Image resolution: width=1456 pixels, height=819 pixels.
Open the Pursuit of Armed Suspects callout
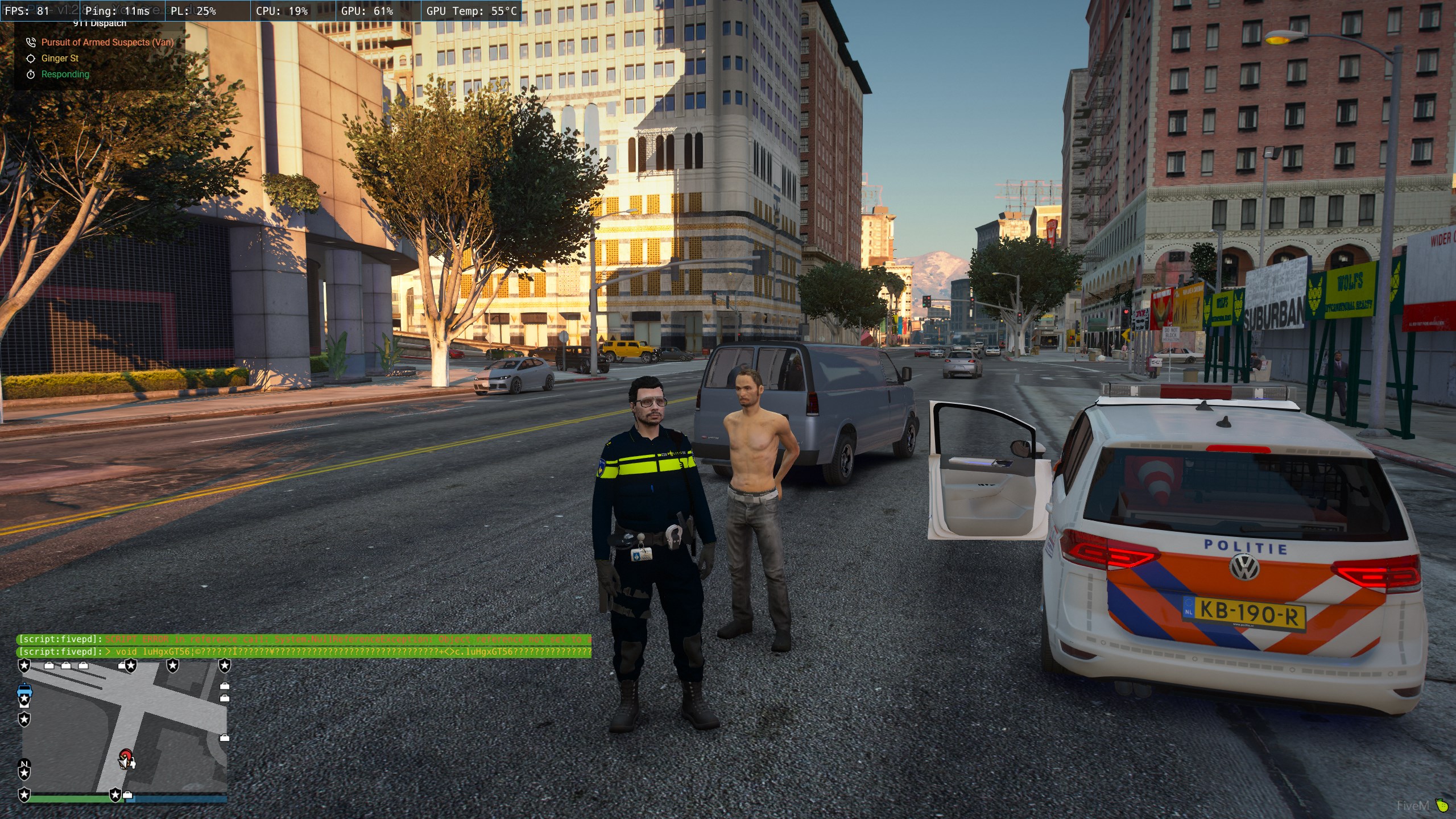(x=107, y=42)
